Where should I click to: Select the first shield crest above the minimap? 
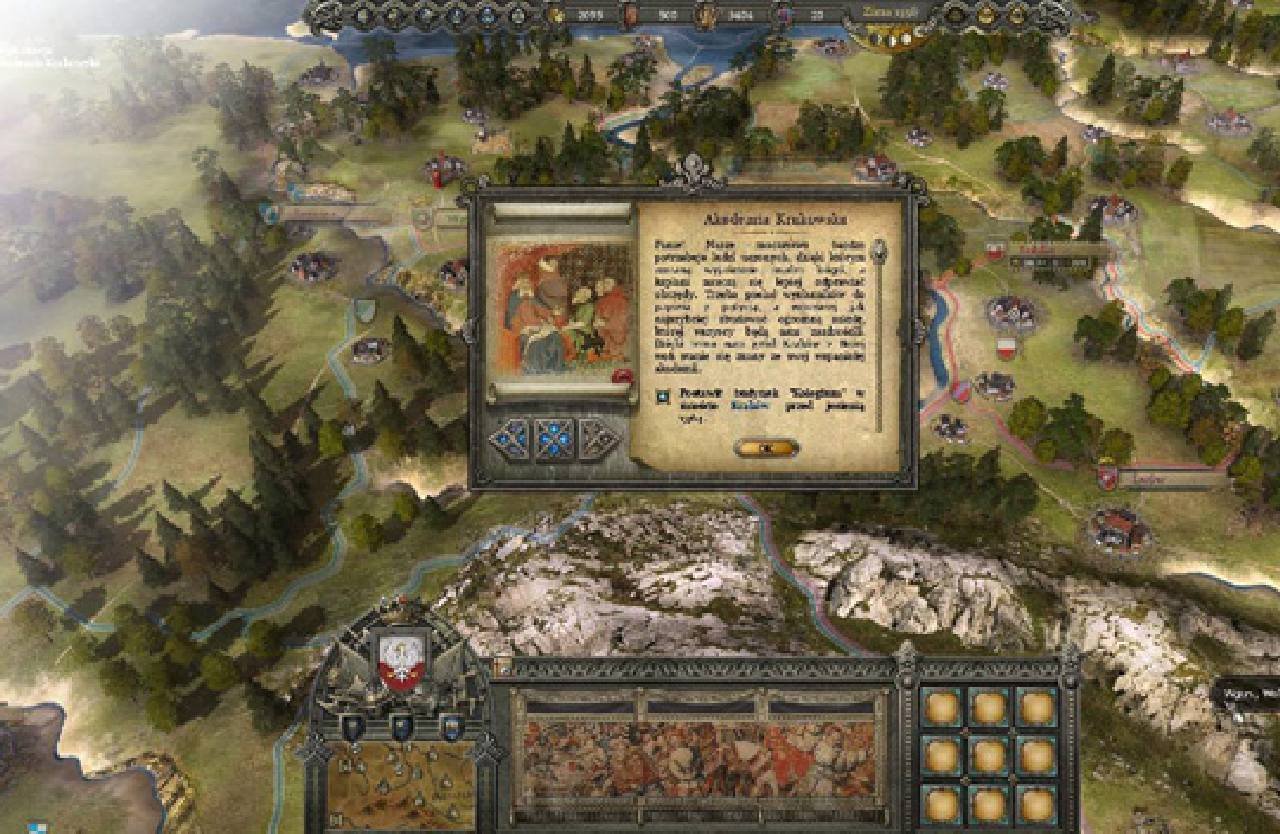[353, 726]
